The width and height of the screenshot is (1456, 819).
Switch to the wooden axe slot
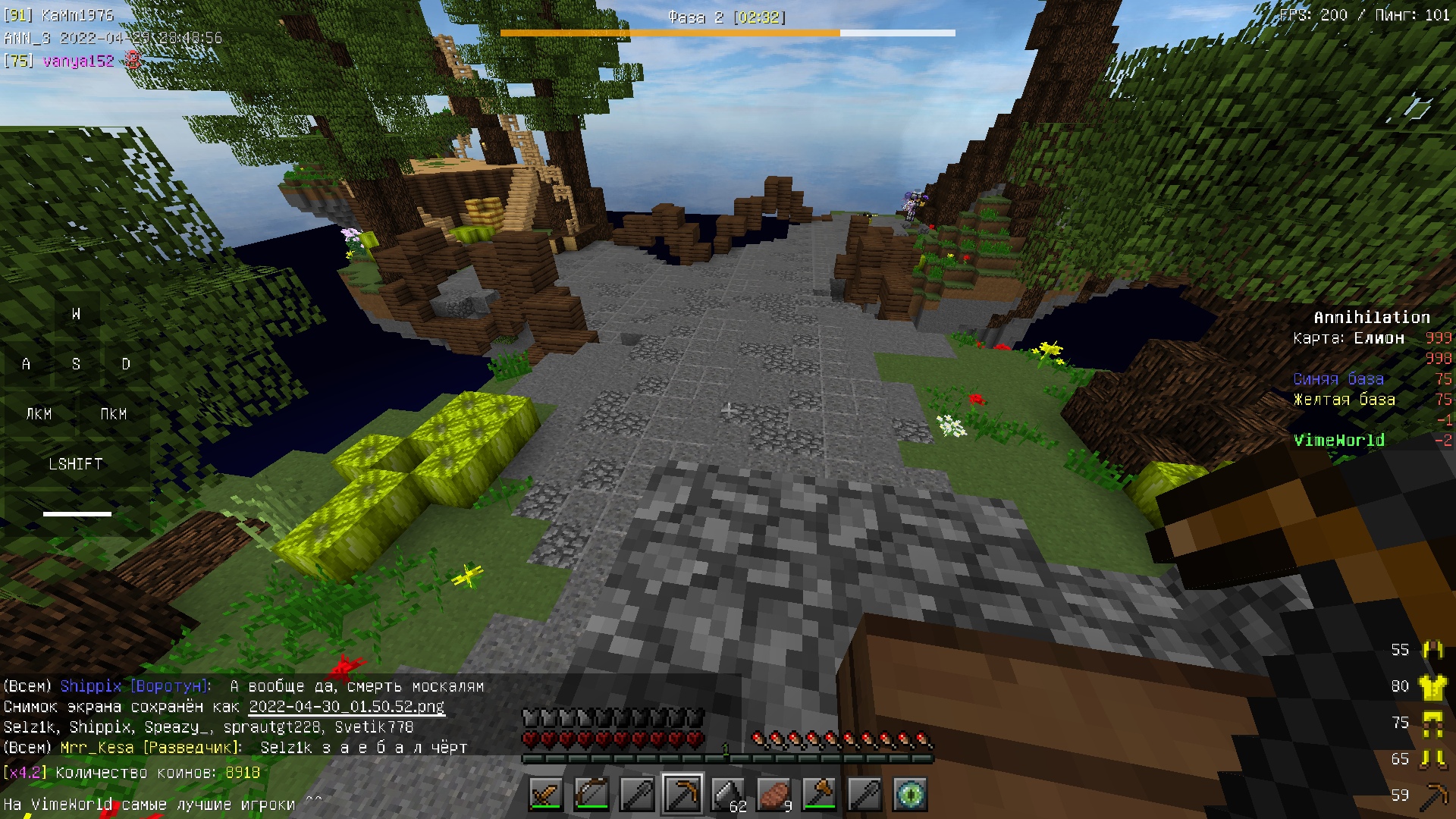coord(819,794)
